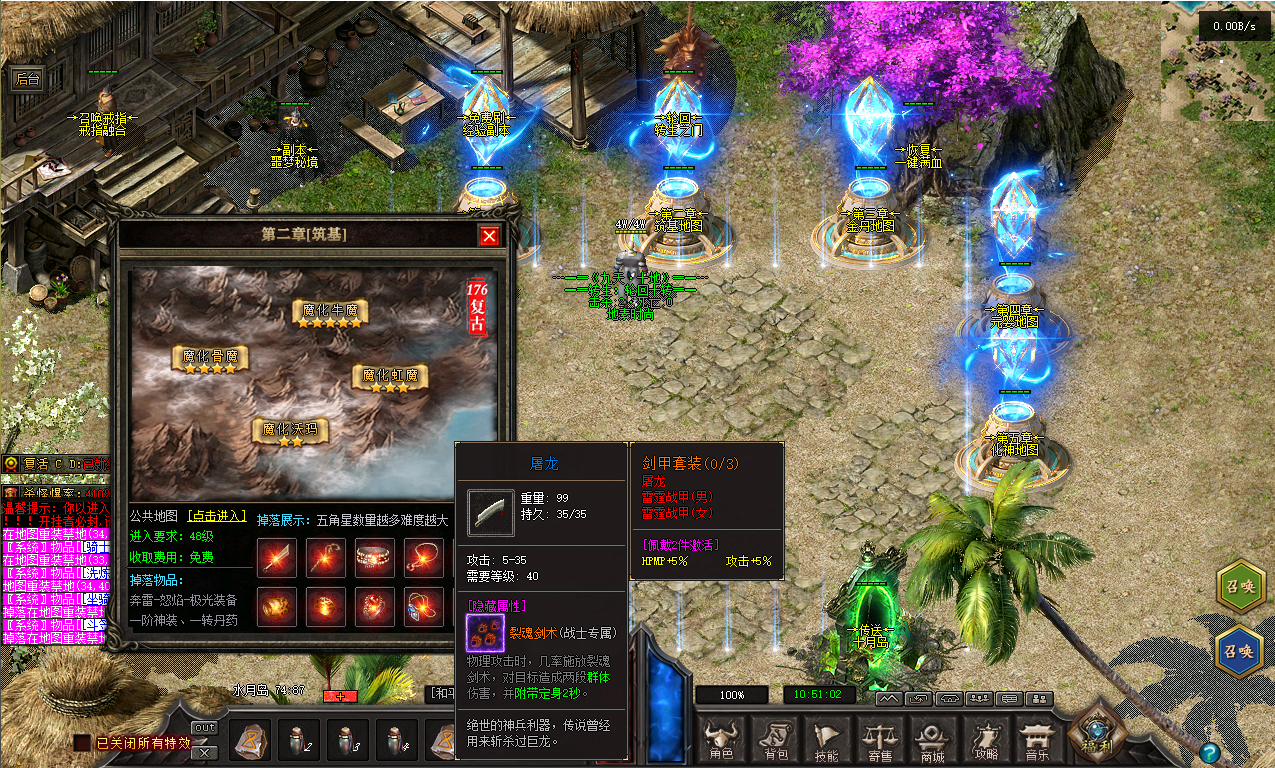Open the 福利 rewards emblem
The width and height of the screenshot is (1275, 768).
[x=1097, y=733]
